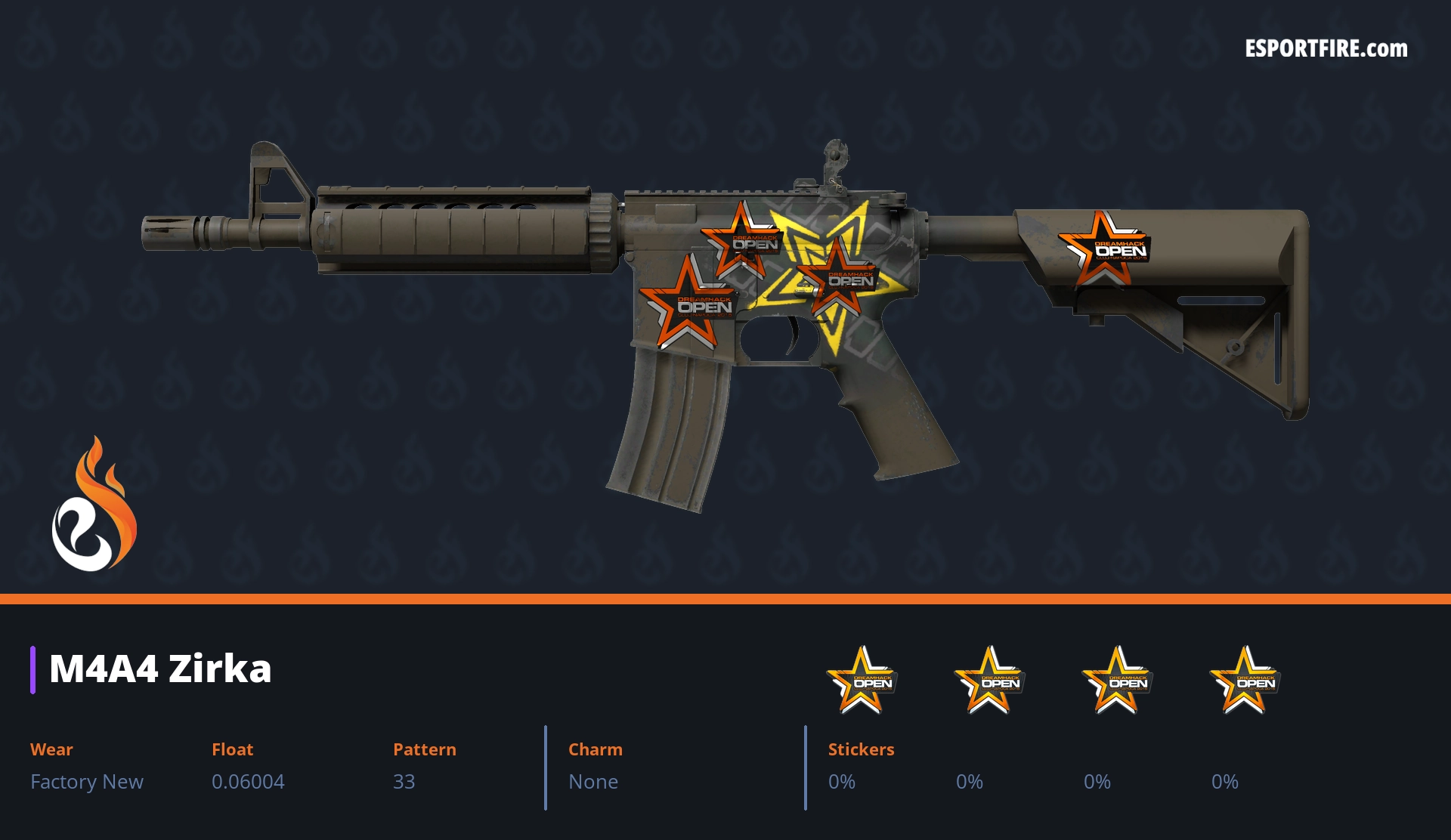The height and width of the screenshot is (840, 1451).
Task: Open the ESPORTFIRE.com site link
Action: 1326,49
